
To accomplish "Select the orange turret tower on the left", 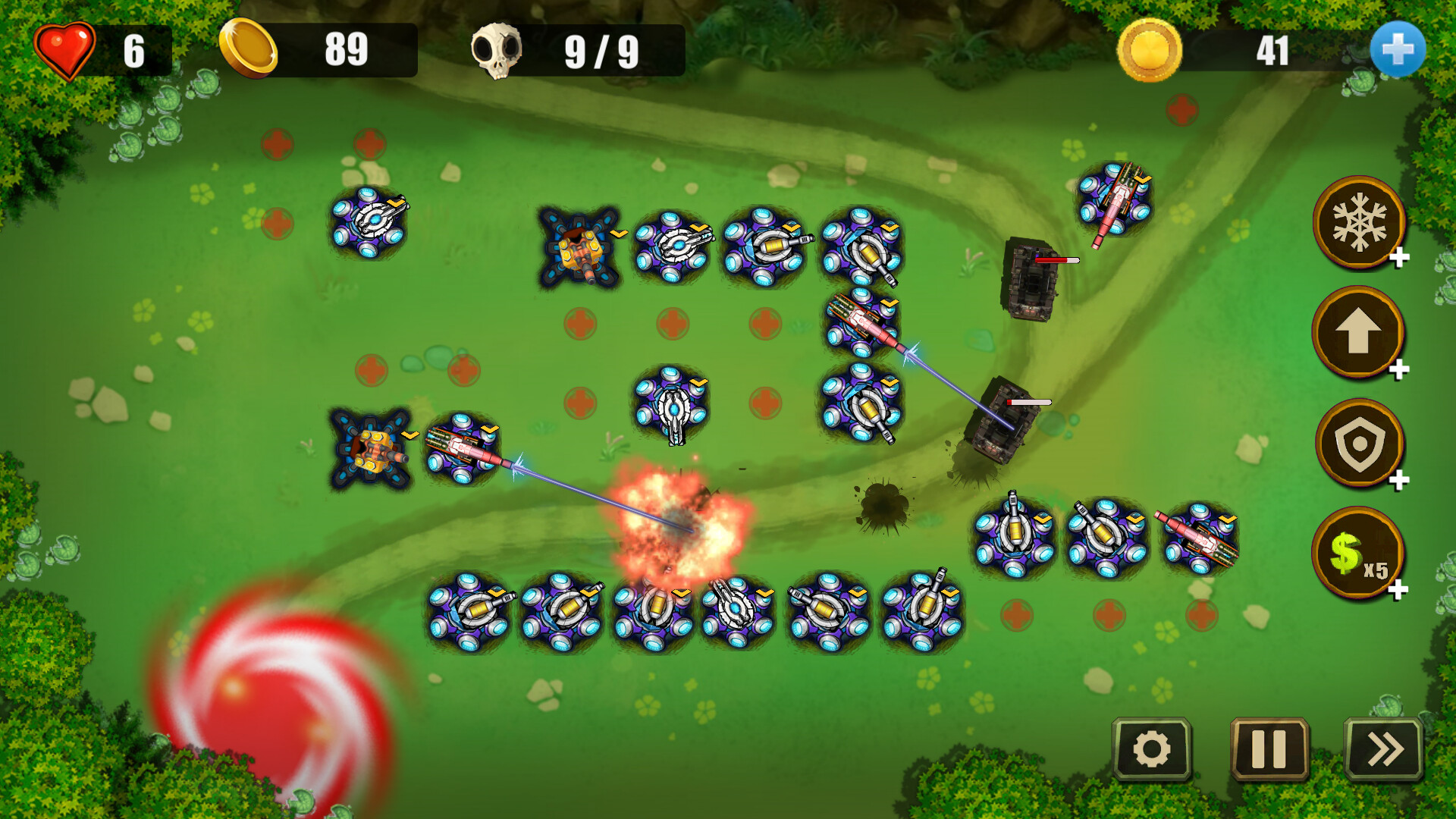I will pos(373,449).
